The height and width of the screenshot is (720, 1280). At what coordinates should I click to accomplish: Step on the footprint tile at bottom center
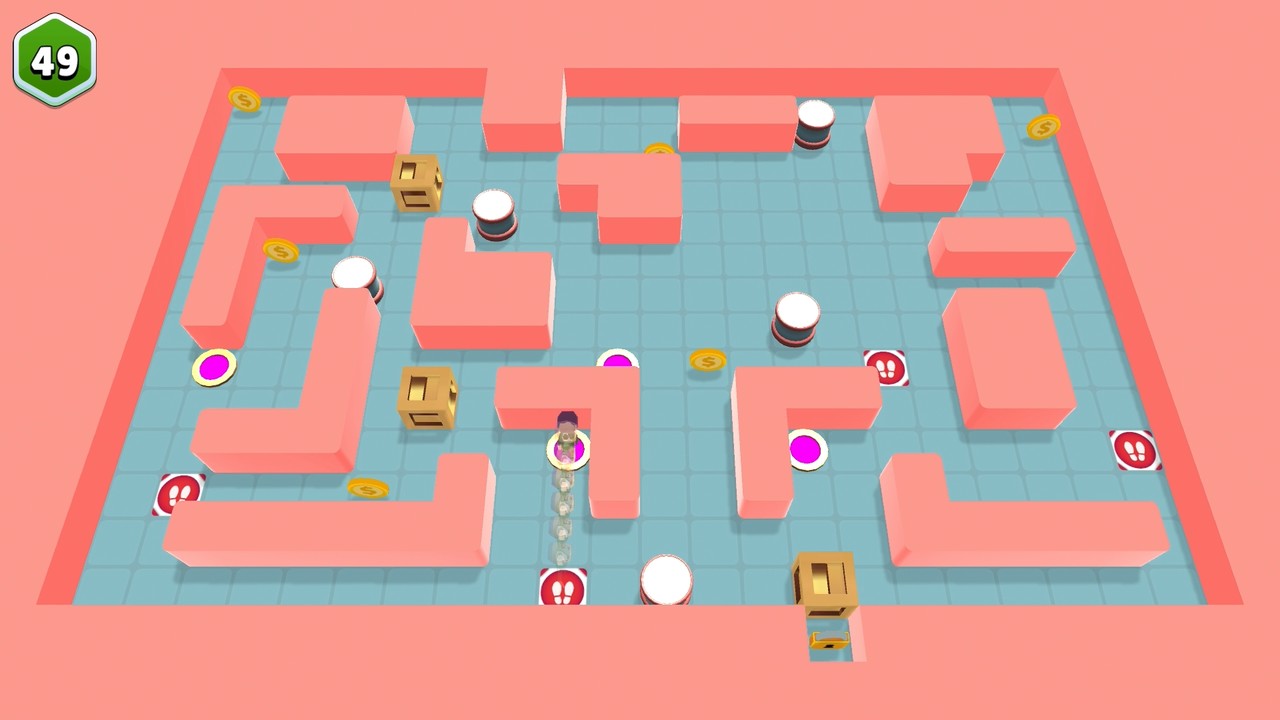tap(563, 588)
